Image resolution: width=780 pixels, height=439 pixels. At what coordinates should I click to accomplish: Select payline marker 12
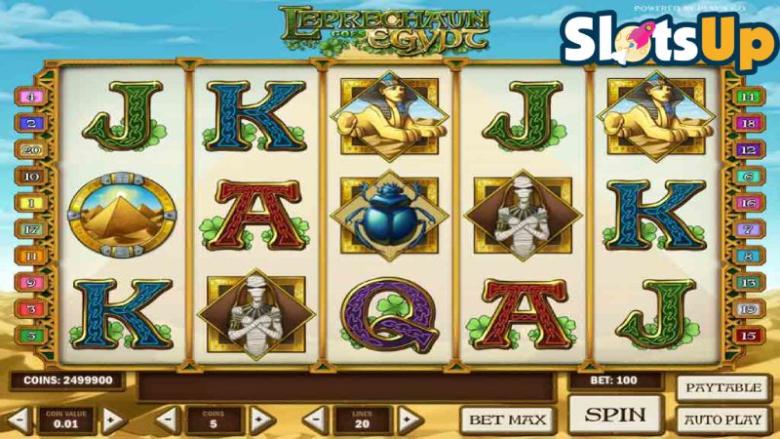click(x=749, y=150)
